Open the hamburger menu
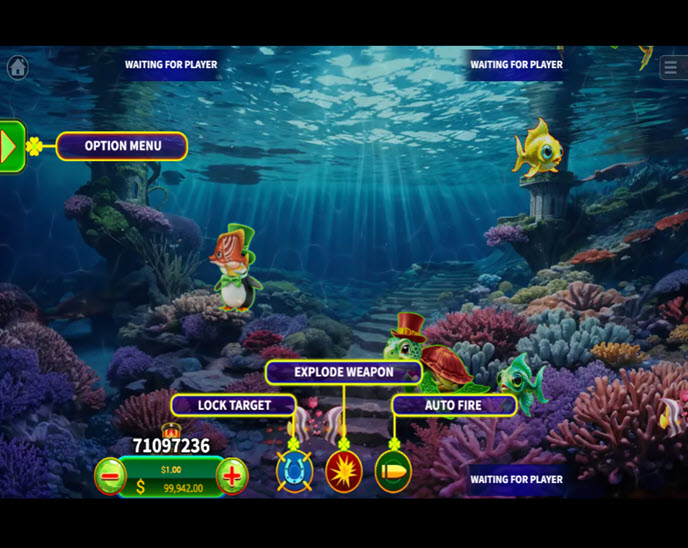The width and height of the screenshot is (688, 548). point(670,67)
